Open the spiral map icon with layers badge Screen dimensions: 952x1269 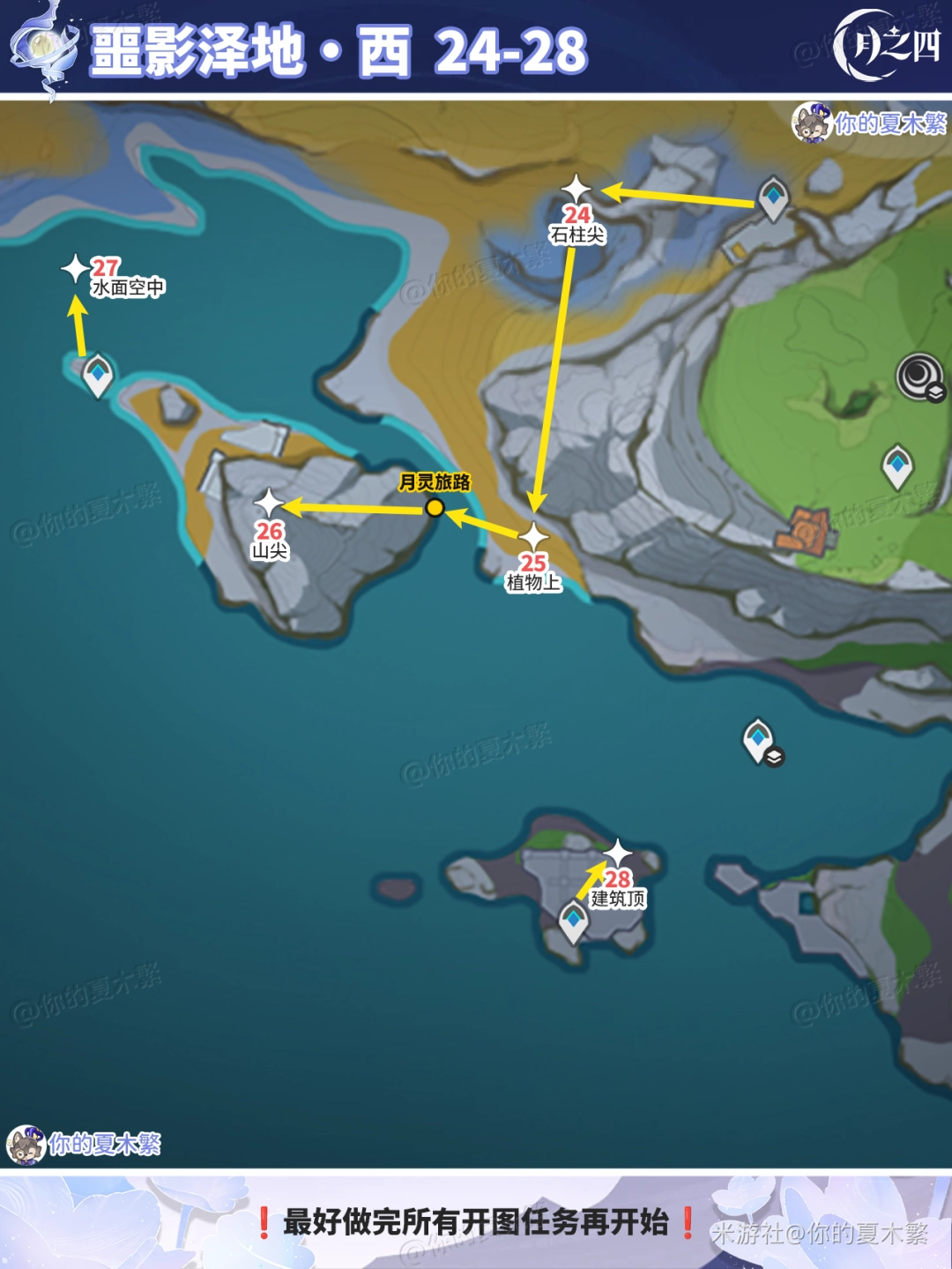[920, 377]
